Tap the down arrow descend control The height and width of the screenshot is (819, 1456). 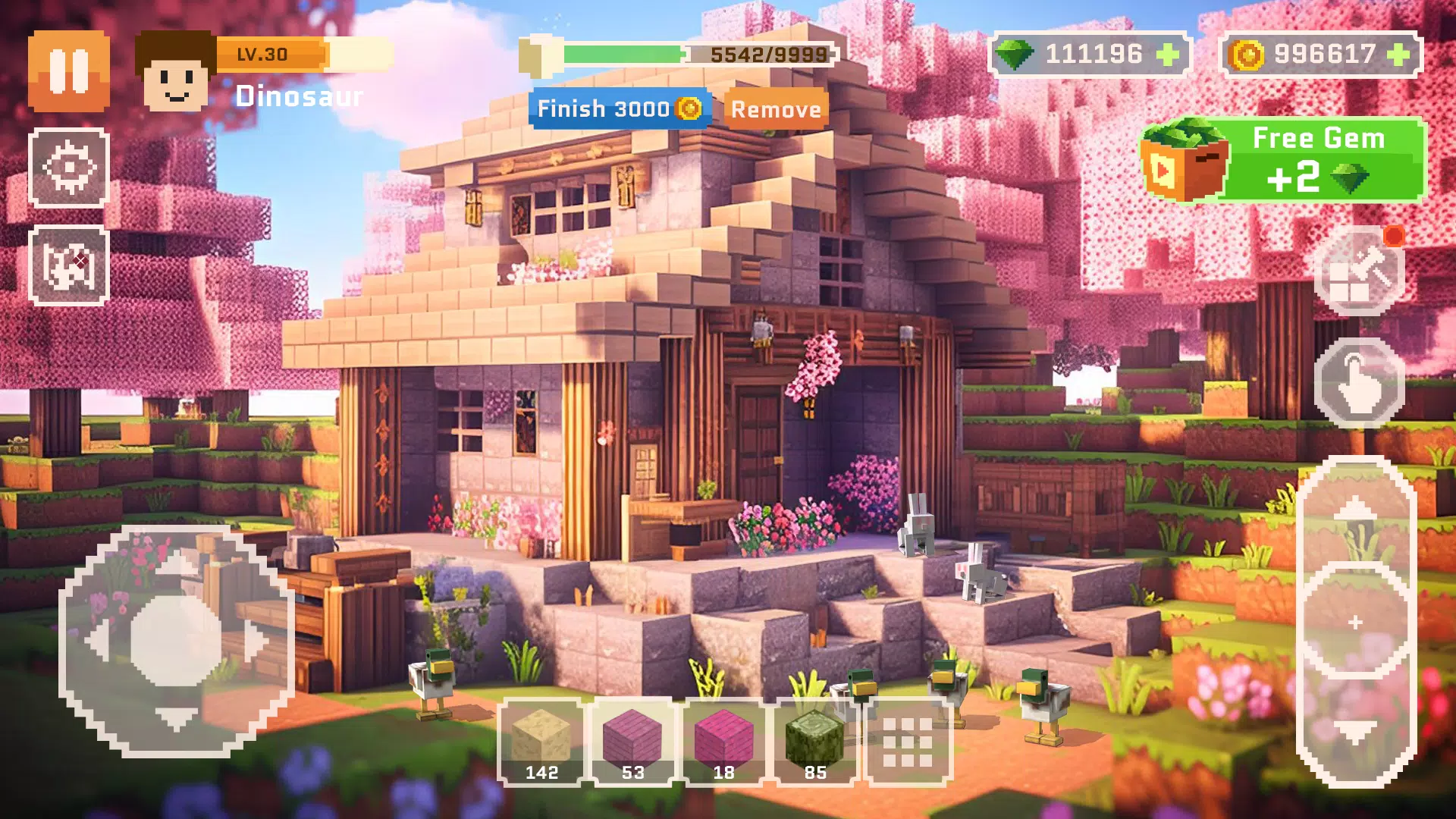click(x=1355, y=732)
